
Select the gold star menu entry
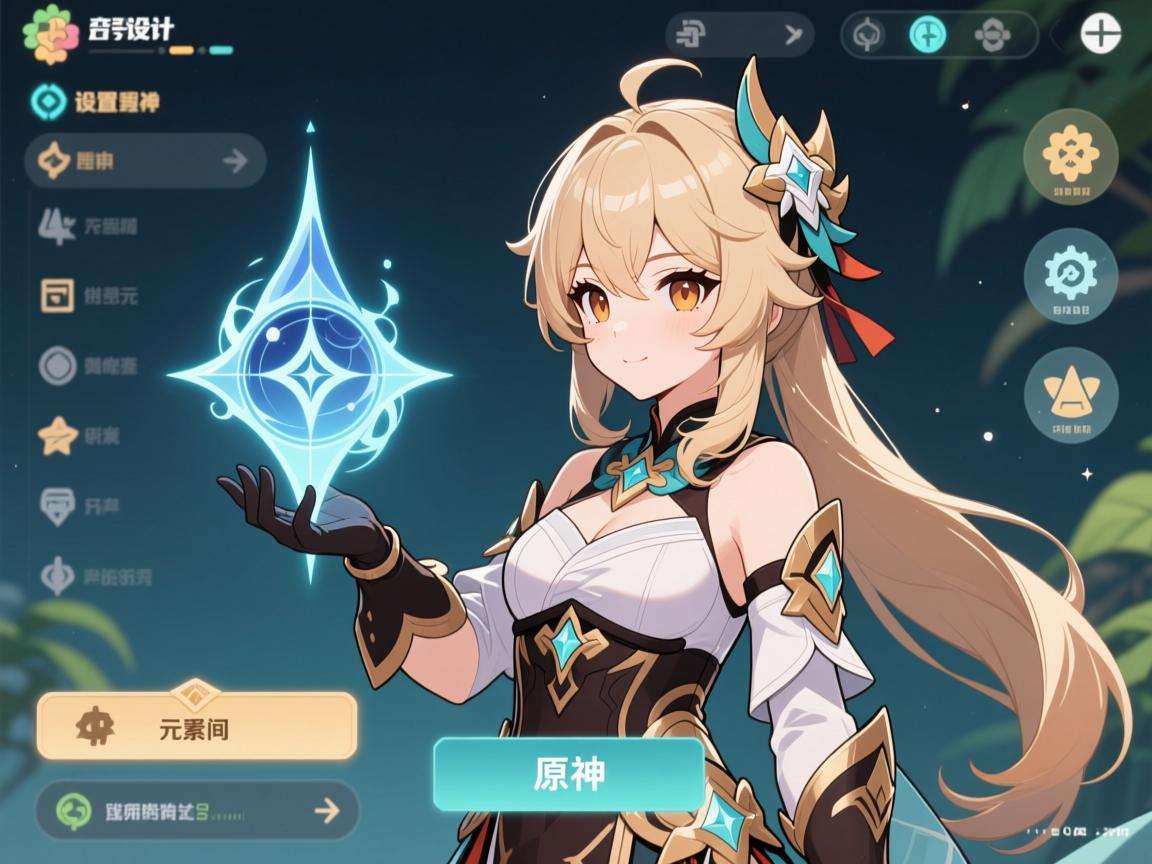tap(90, 435)
